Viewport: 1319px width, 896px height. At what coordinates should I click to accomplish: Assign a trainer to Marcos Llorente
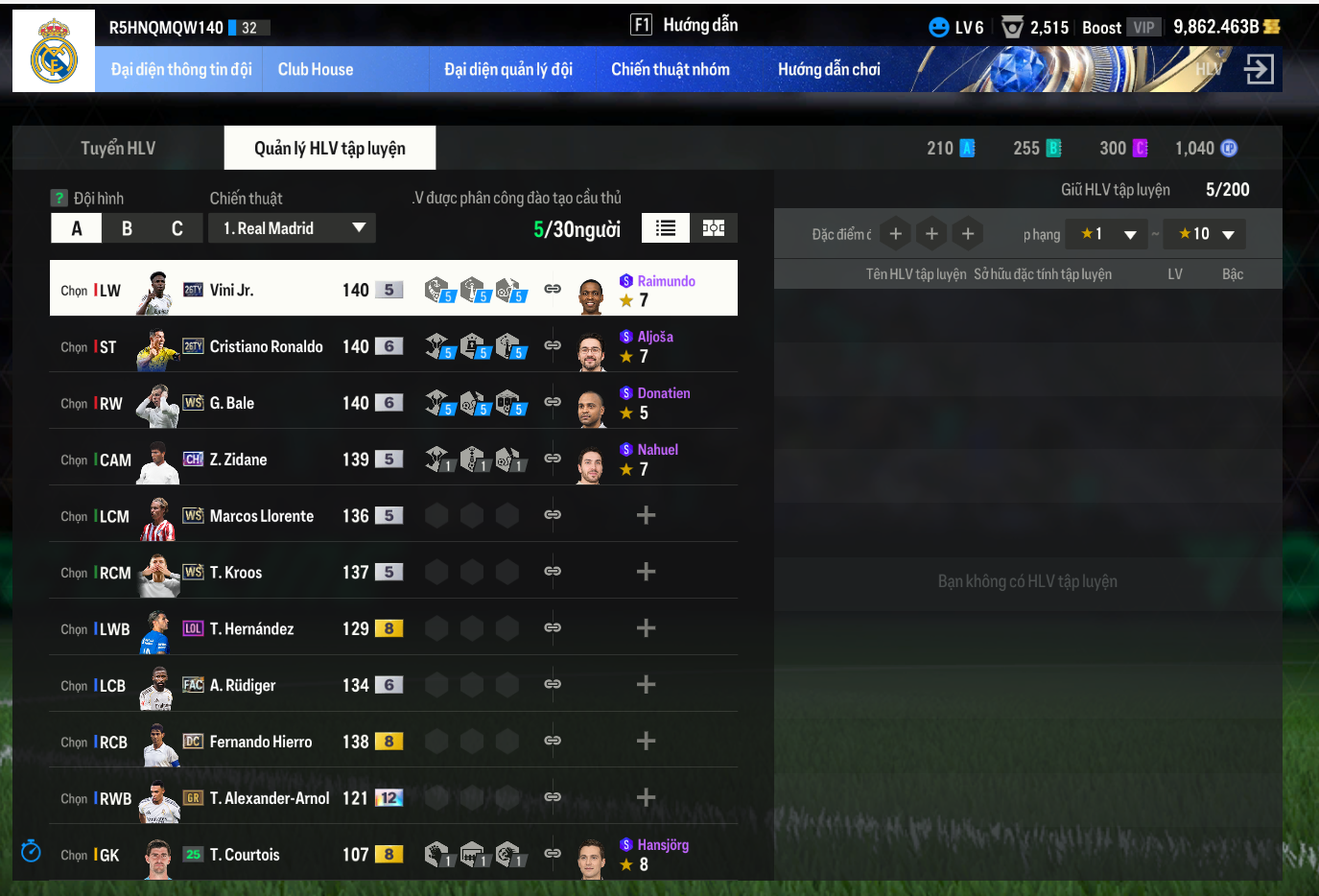pos(646,516)
